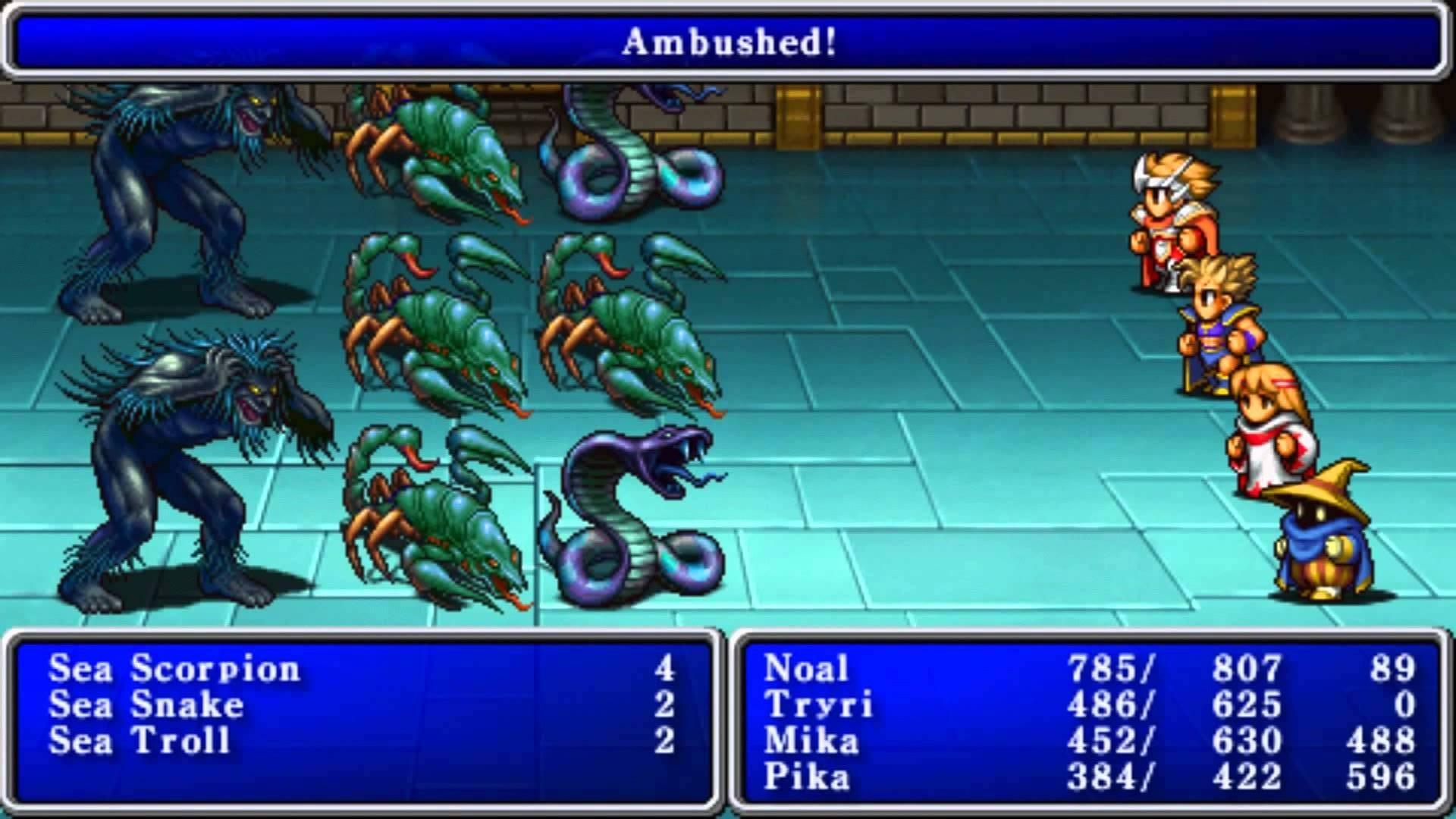The width and height of the screenshot is (1456, 819).
Task: Pick the Sea Troll enemy entry
Action: [x=140, y=741]
